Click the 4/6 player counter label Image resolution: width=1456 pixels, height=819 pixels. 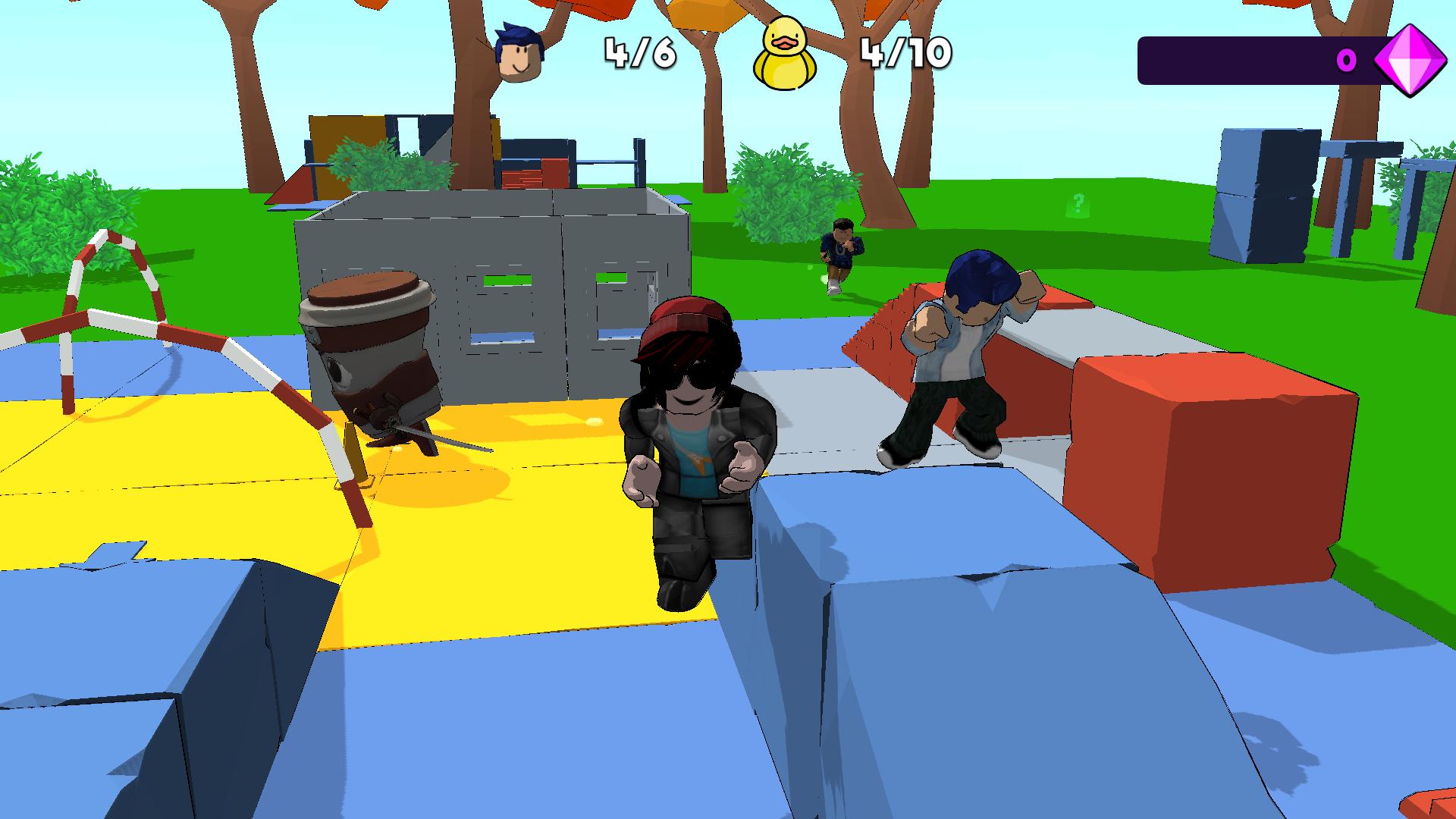tap(641, 53)
